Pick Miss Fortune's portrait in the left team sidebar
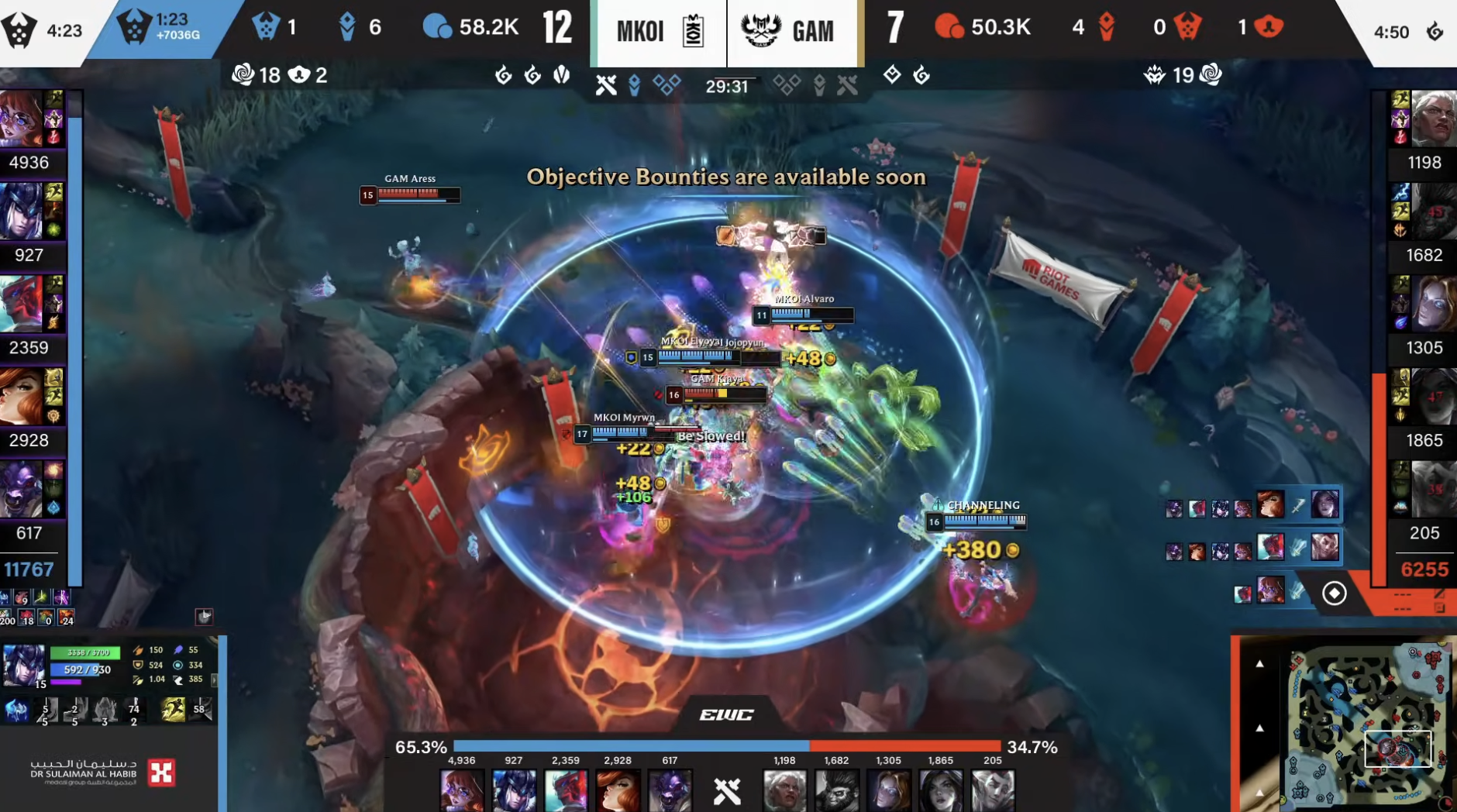This screenshot has width=1457, height=812. (x=21, y=396)
